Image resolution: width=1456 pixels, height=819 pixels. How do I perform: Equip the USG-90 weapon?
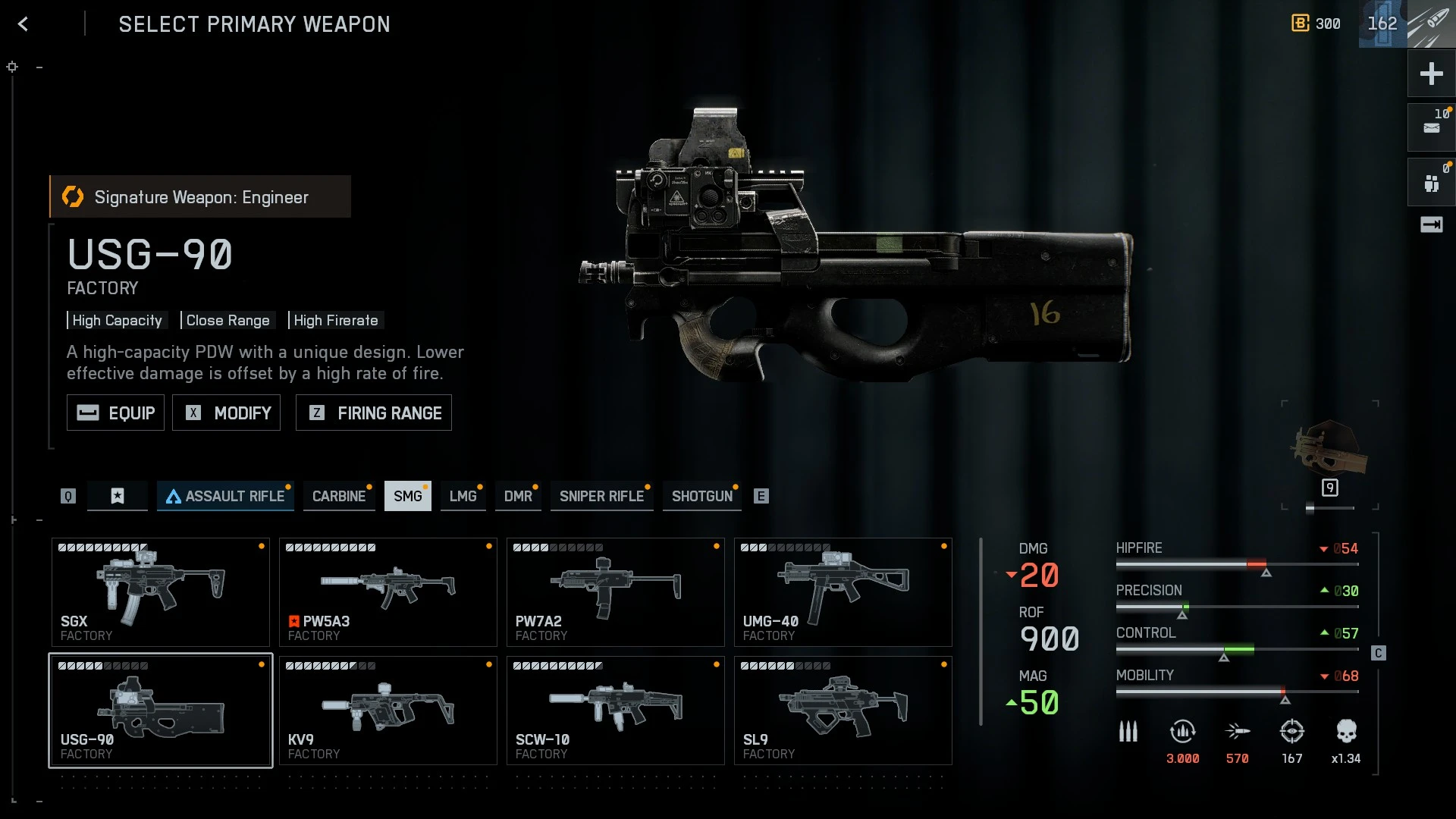tap(115, 413)
